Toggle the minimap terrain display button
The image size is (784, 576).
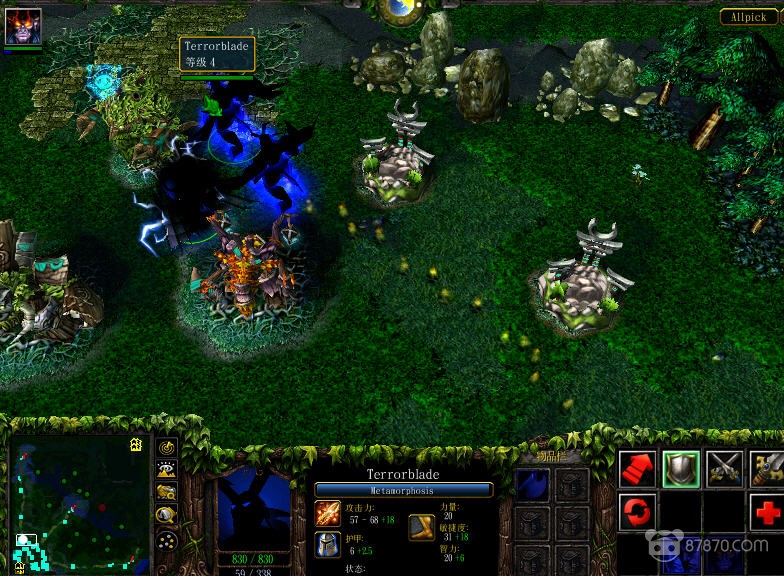(166, 469)
